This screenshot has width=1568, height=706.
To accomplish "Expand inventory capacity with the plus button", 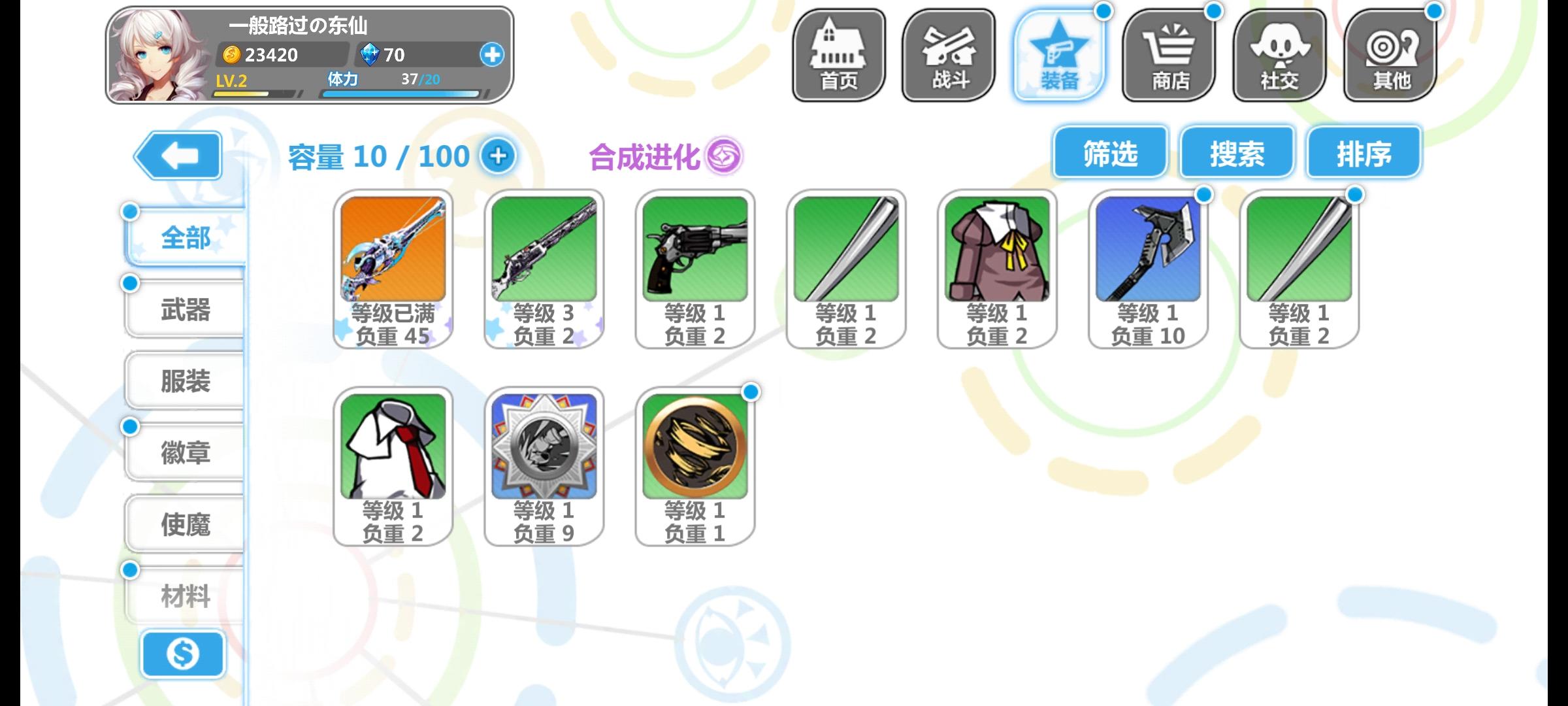I will 499,156.
